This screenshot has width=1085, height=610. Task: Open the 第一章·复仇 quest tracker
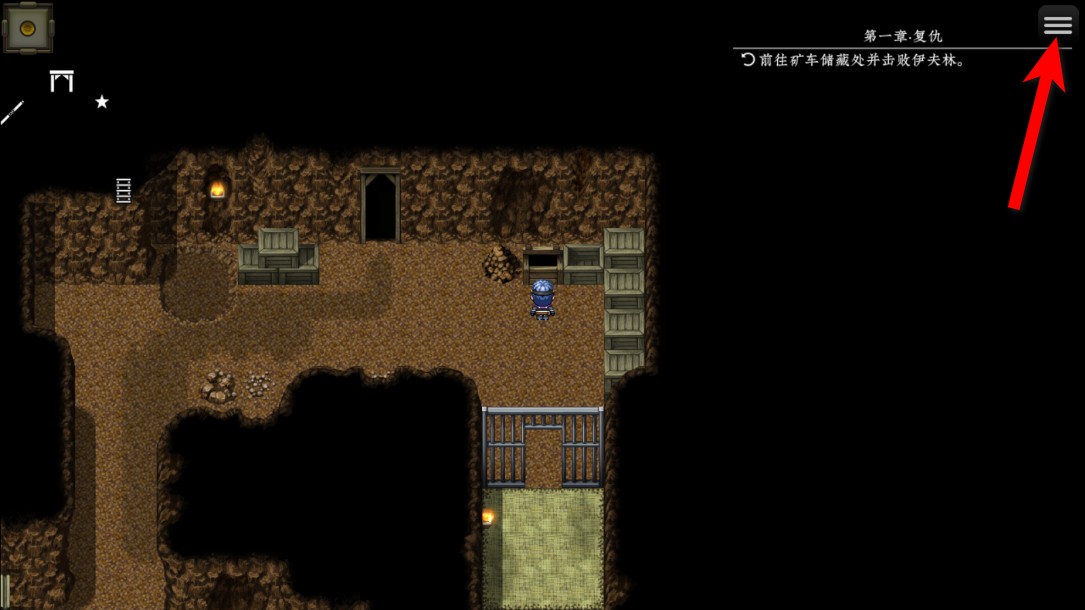902,37
